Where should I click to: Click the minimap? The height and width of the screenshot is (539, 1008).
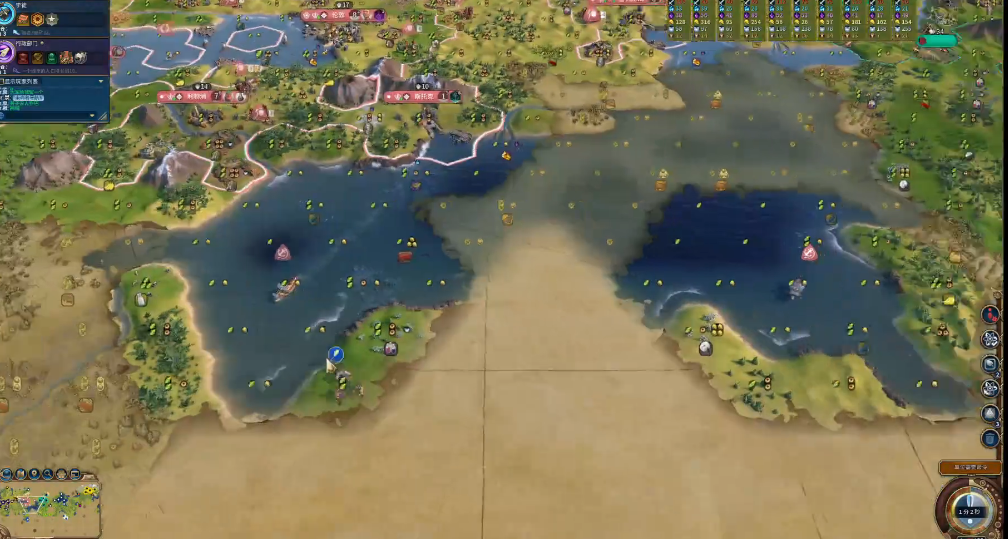[x=50, y=502]
